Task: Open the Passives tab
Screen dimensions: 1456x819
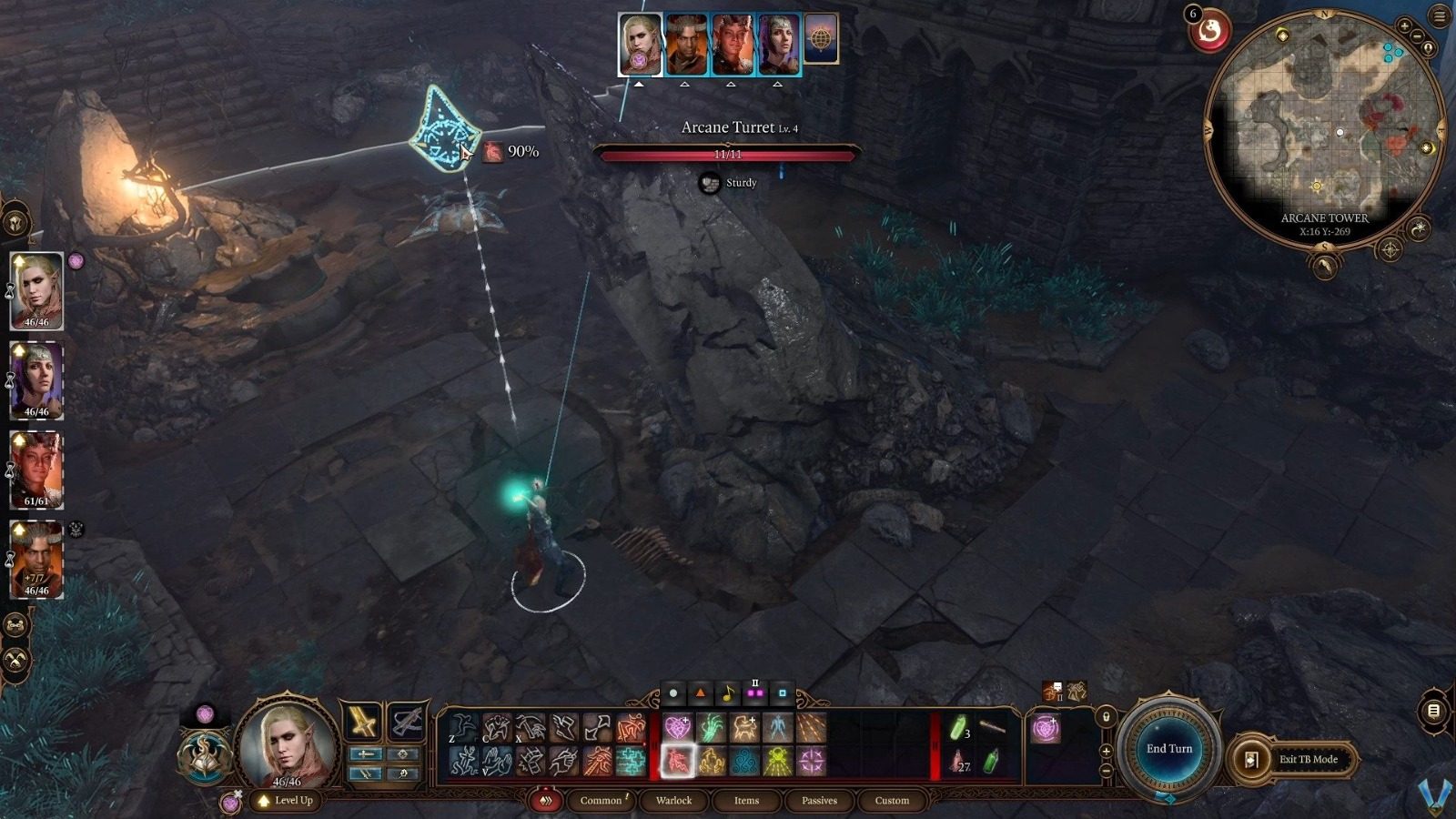Action: [819, 800]
